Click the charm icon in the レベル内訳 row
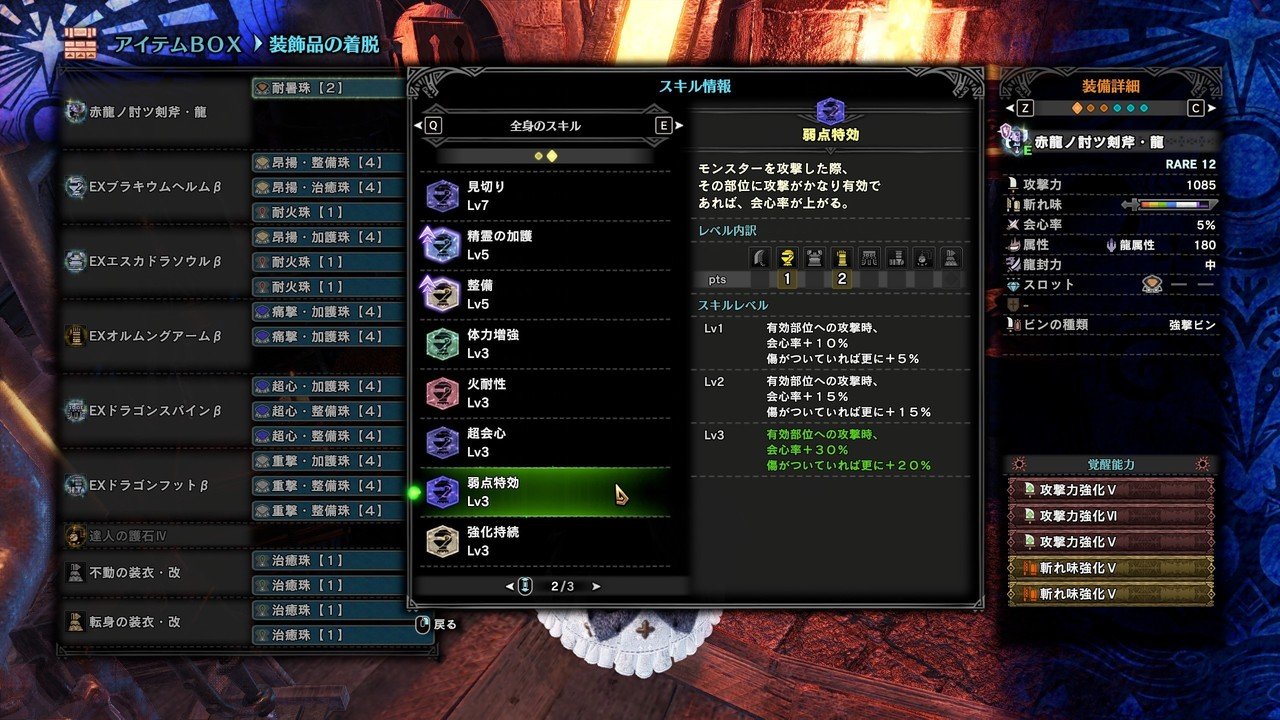This screenshot has height=720, width=1280. pyautogui.click(x=922, y=258)
